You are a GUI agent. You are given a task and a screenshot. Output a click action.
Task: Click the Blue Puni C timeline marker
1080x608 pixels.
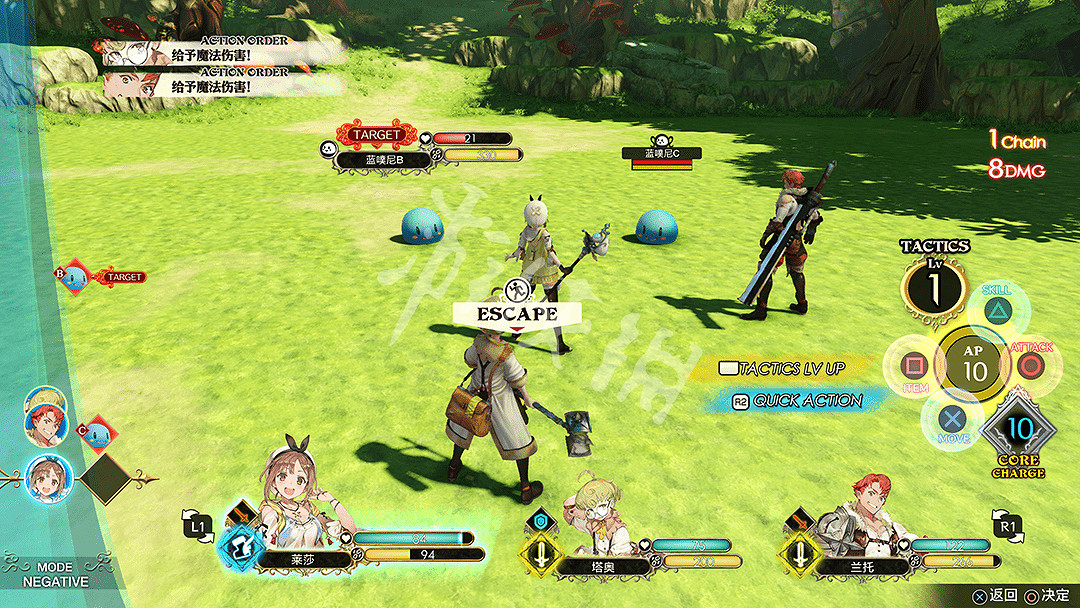(98, 432)
